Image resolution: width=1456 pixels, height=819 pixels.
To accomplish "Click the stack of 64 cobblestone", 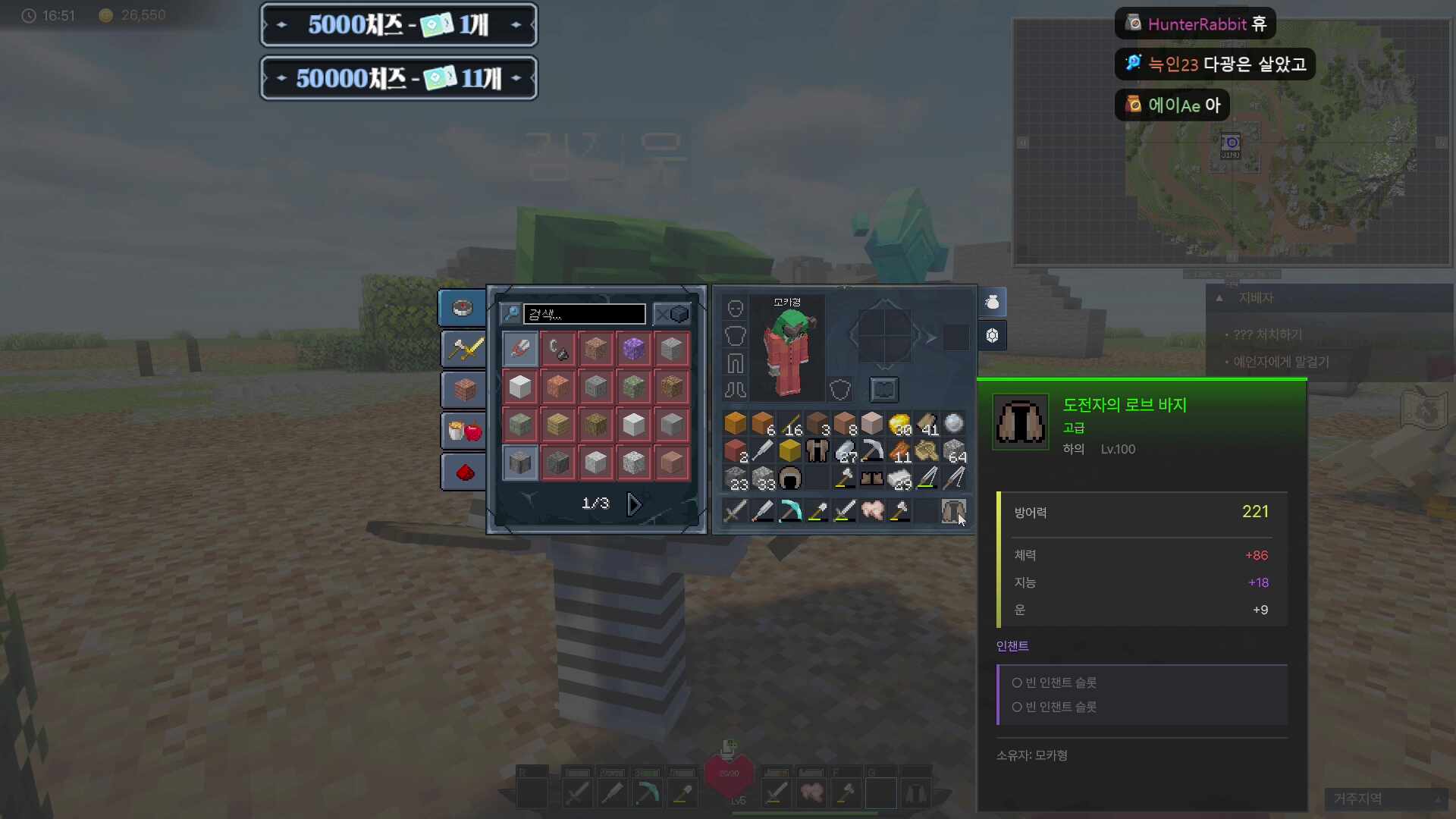I will pyautogui.click(x=954, y=451).
